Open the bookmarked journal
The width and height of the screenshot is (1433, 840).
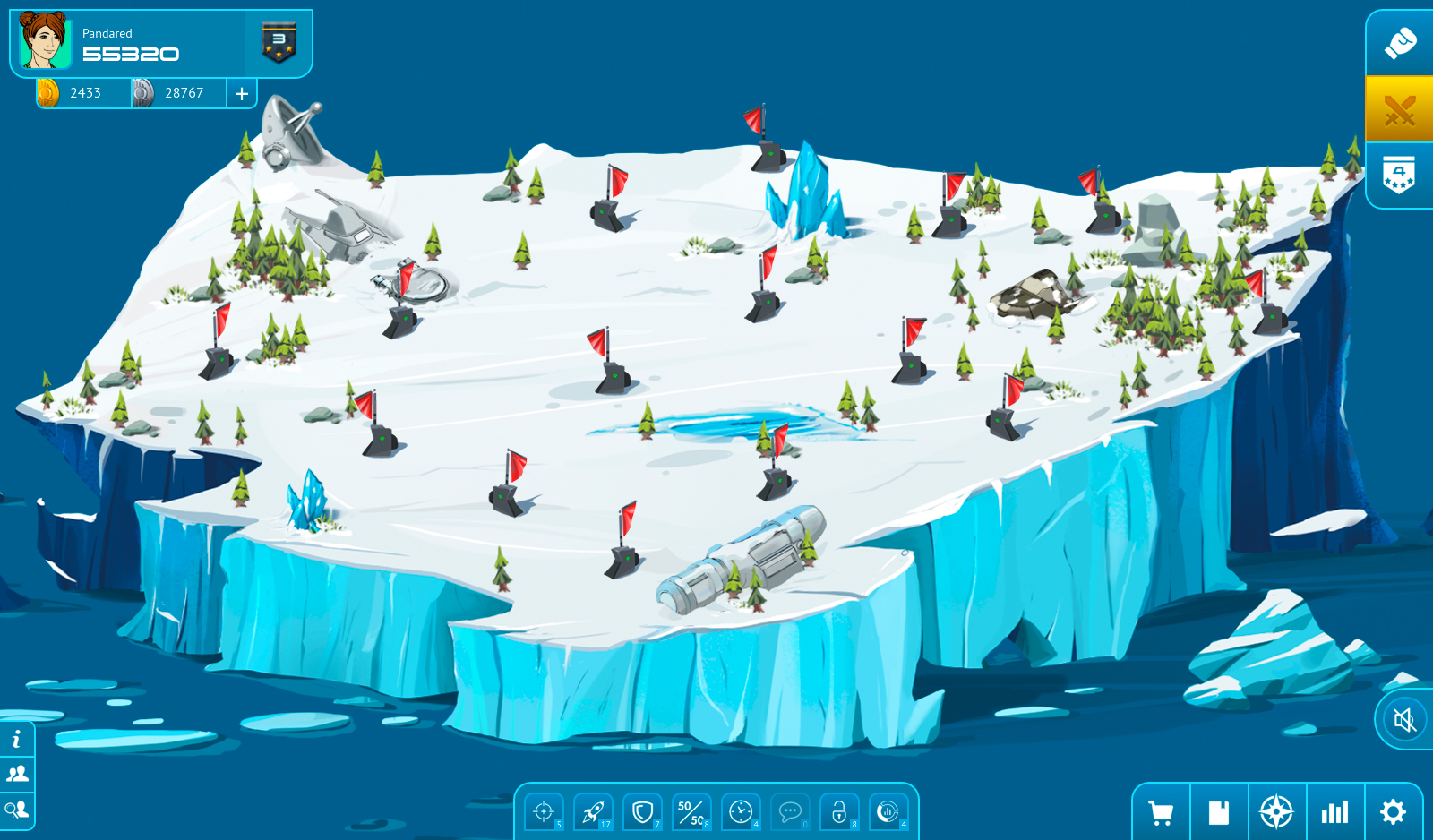click(1218, 812)
